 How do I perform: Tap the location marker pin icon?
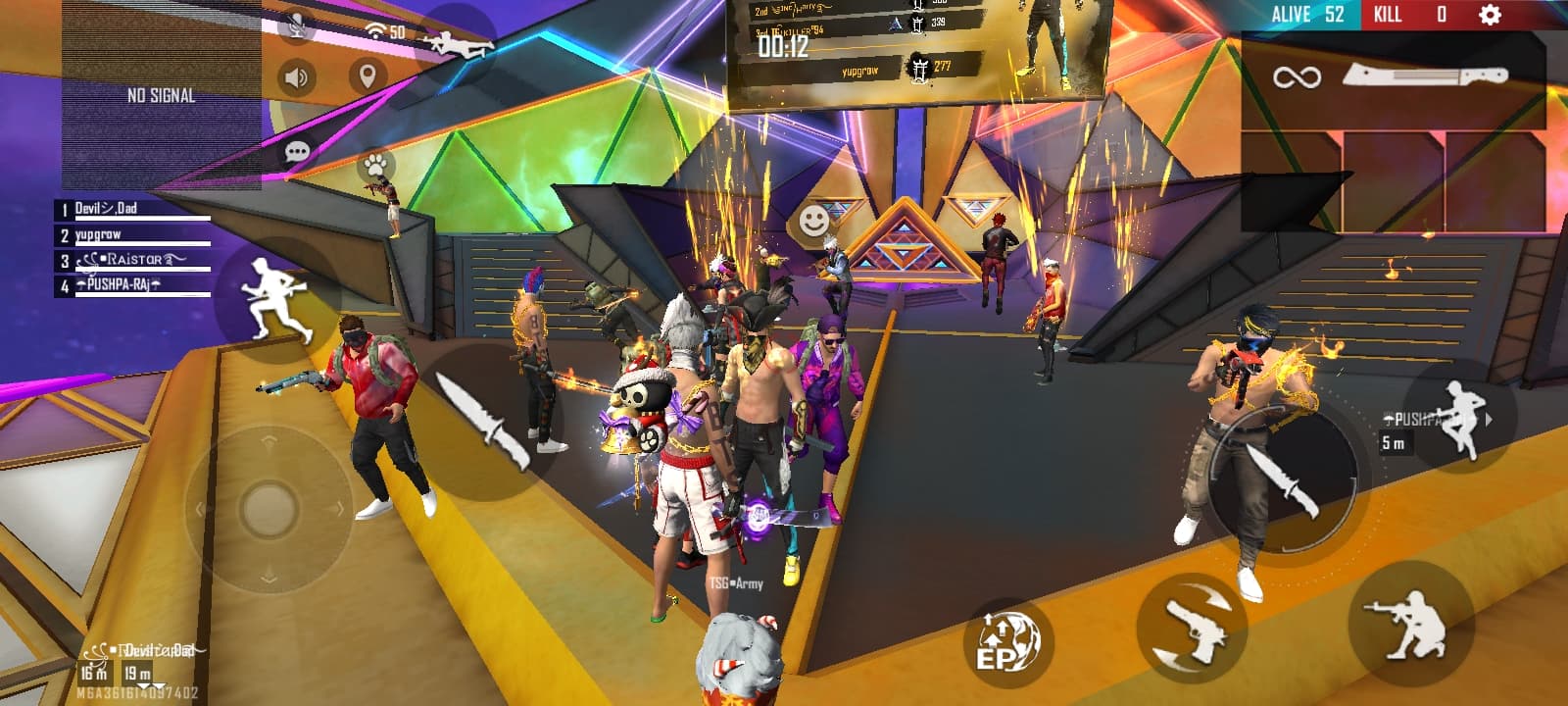367,76
